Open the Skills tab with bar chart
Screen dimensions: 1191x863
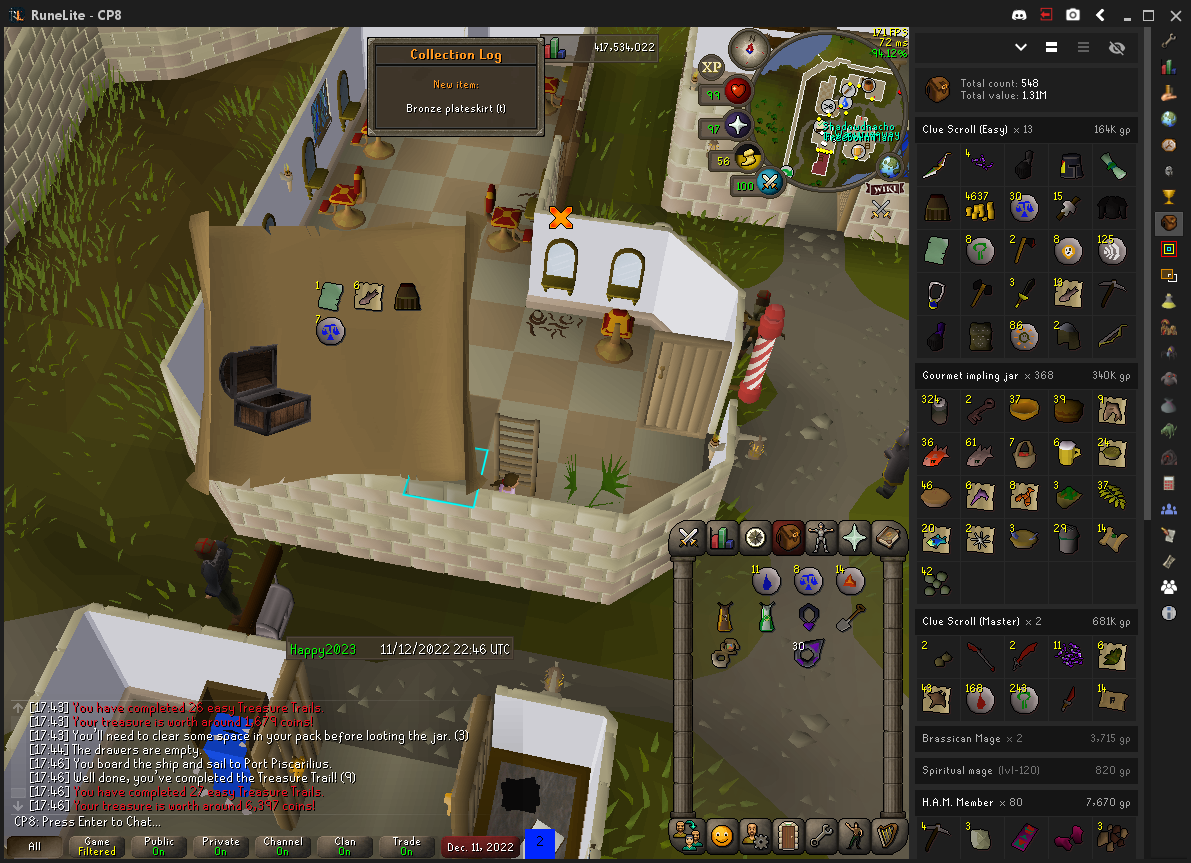coord(721,538)
